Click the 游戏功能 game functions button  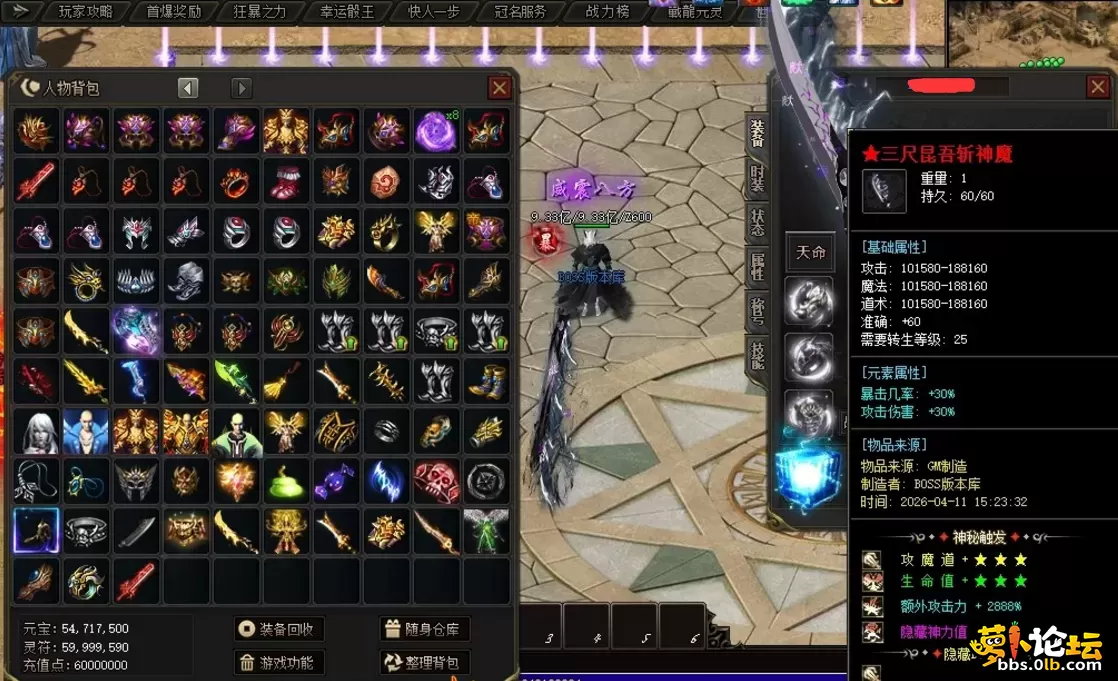280,662
